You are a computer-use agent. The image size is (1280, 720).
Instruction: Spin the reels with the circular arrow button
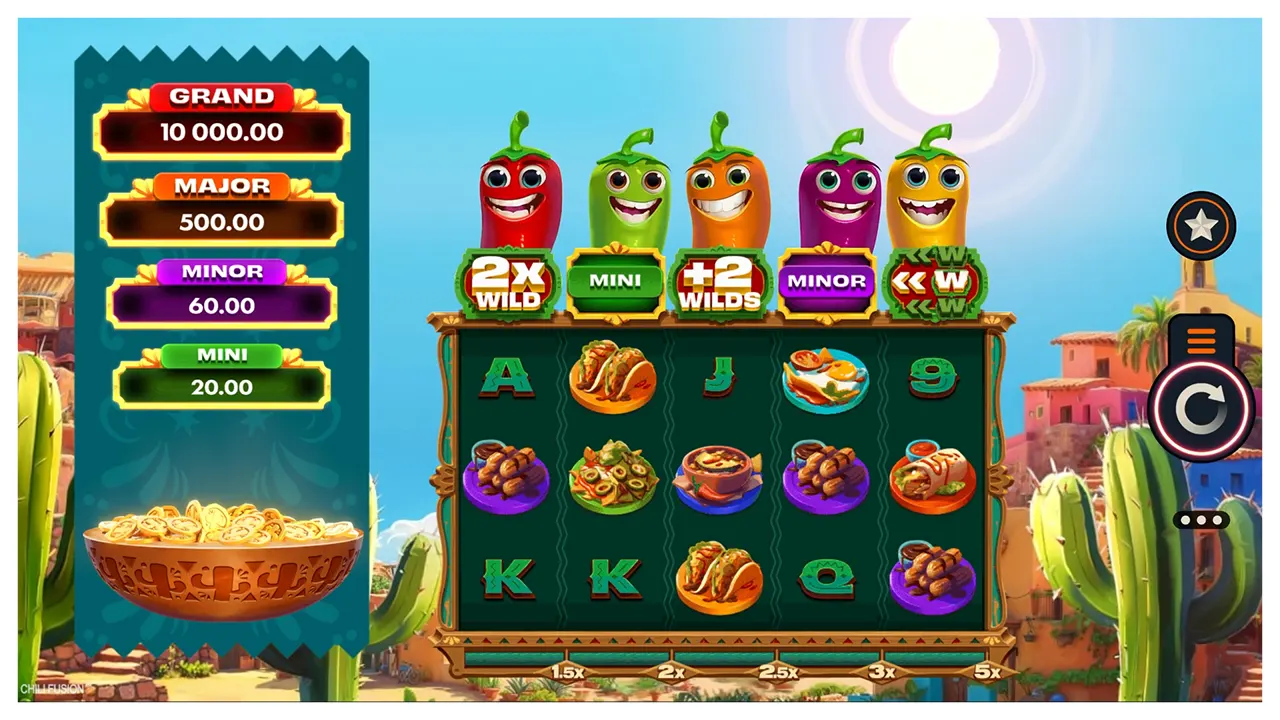[1200, 409]
